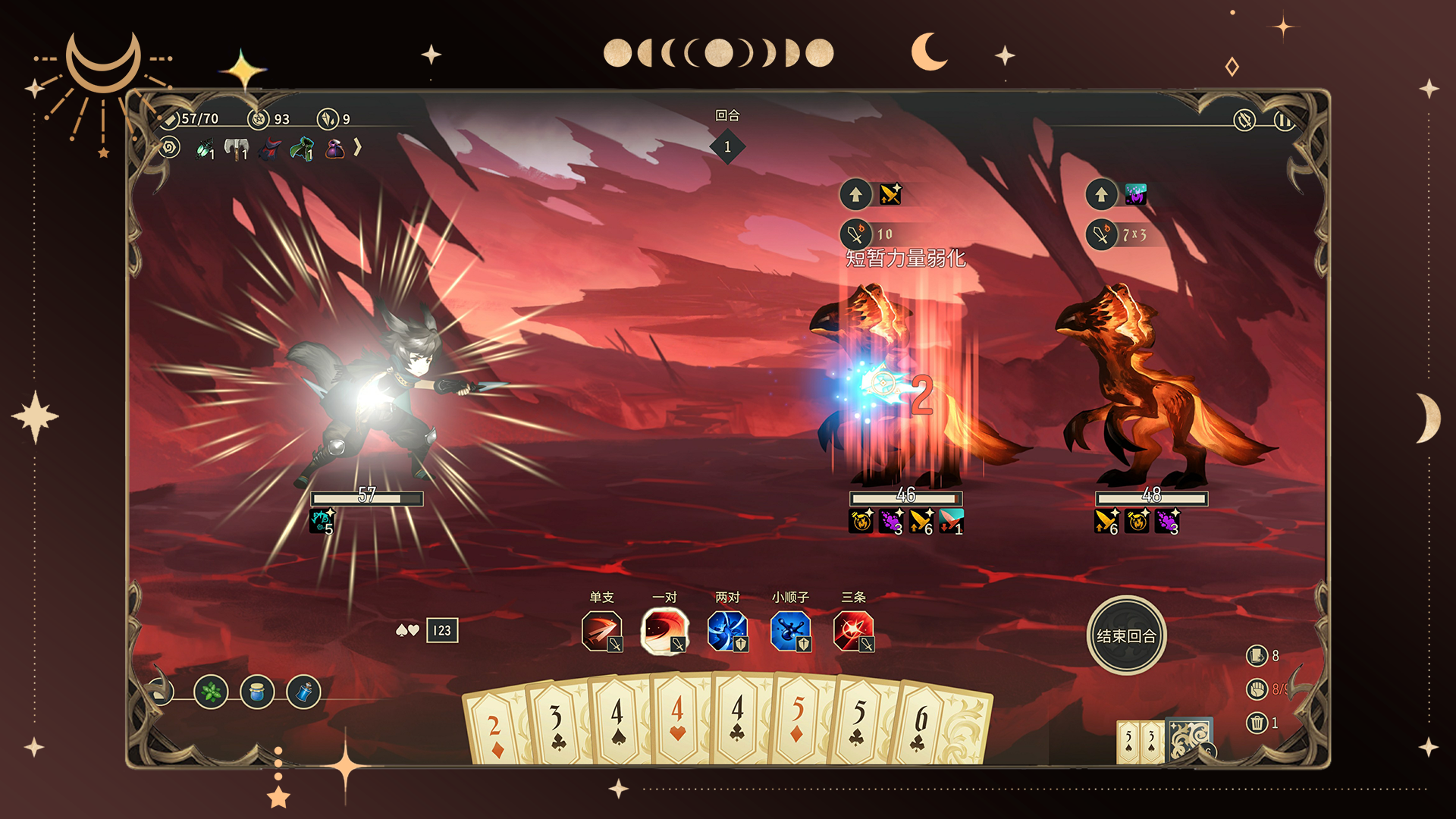Pause the game
Viewport: 1456px width, 819px height.
pyautogui.click(x=1284, y=121)
